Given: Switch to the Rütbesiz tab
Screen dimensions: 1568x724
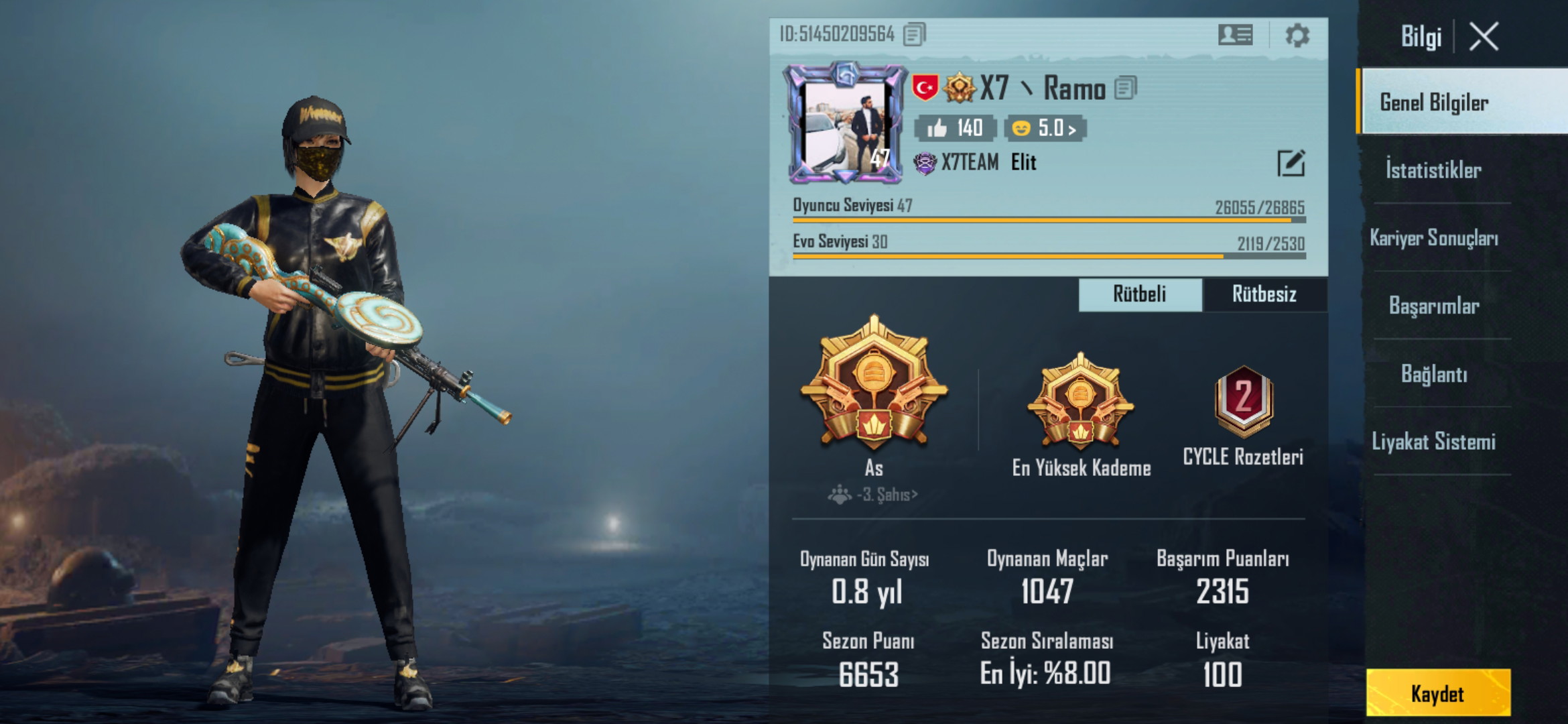Looking at the screenshot, I should pos(1266,294).
